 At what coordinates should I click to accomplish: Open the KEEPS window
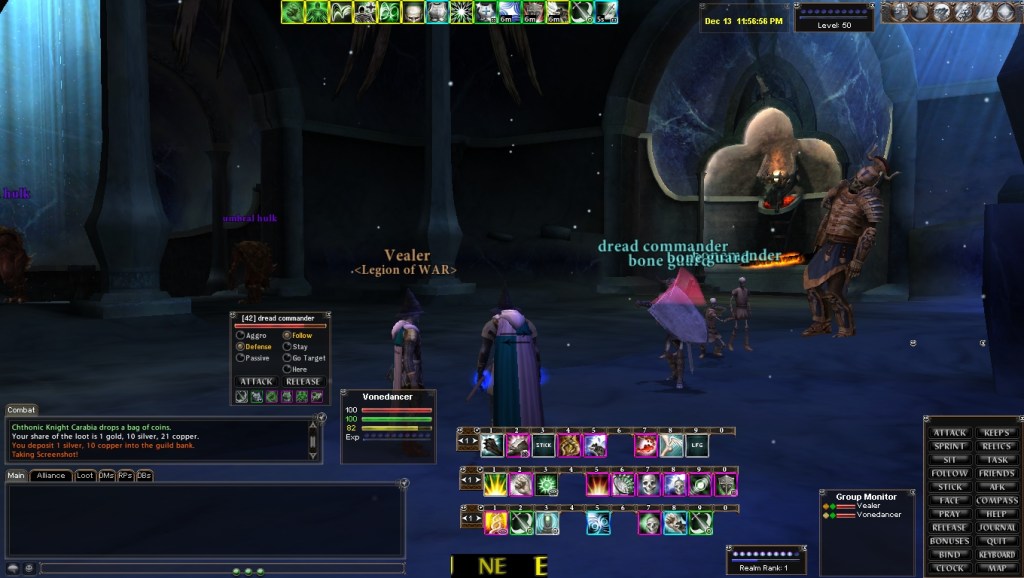click(996, 433)
